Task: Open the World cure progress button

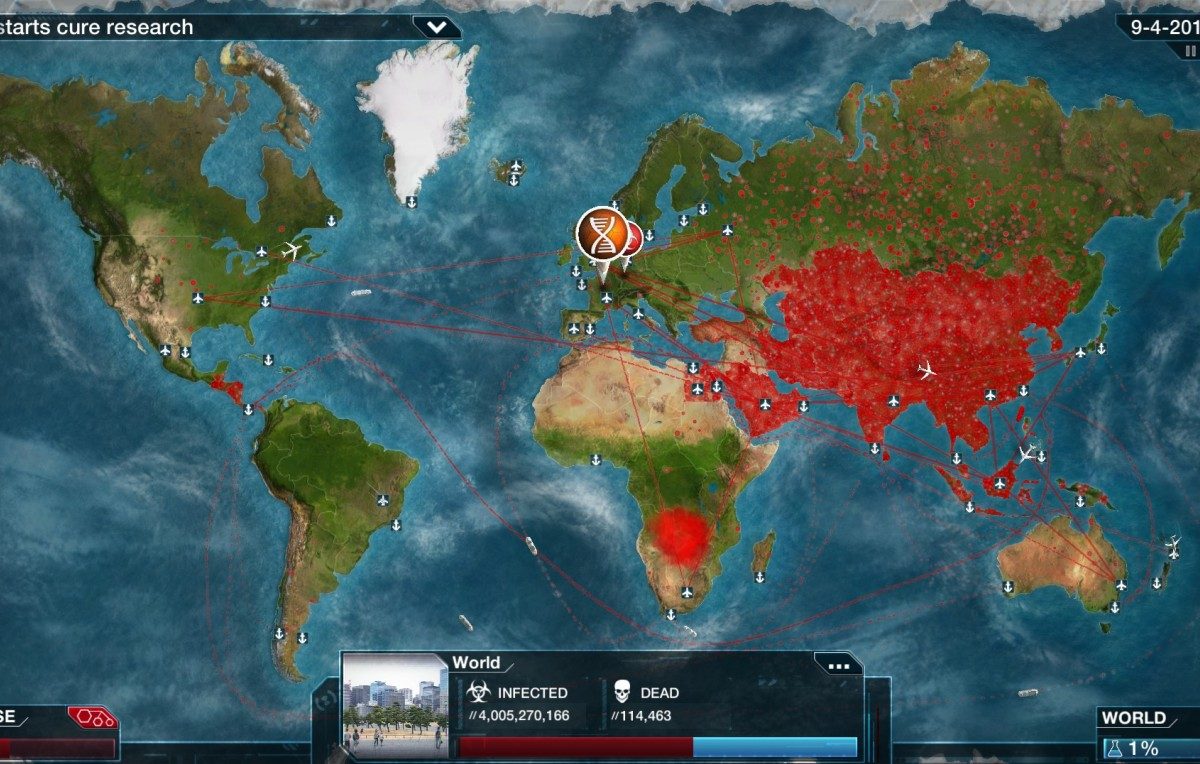Action: tap(1146, 736)
